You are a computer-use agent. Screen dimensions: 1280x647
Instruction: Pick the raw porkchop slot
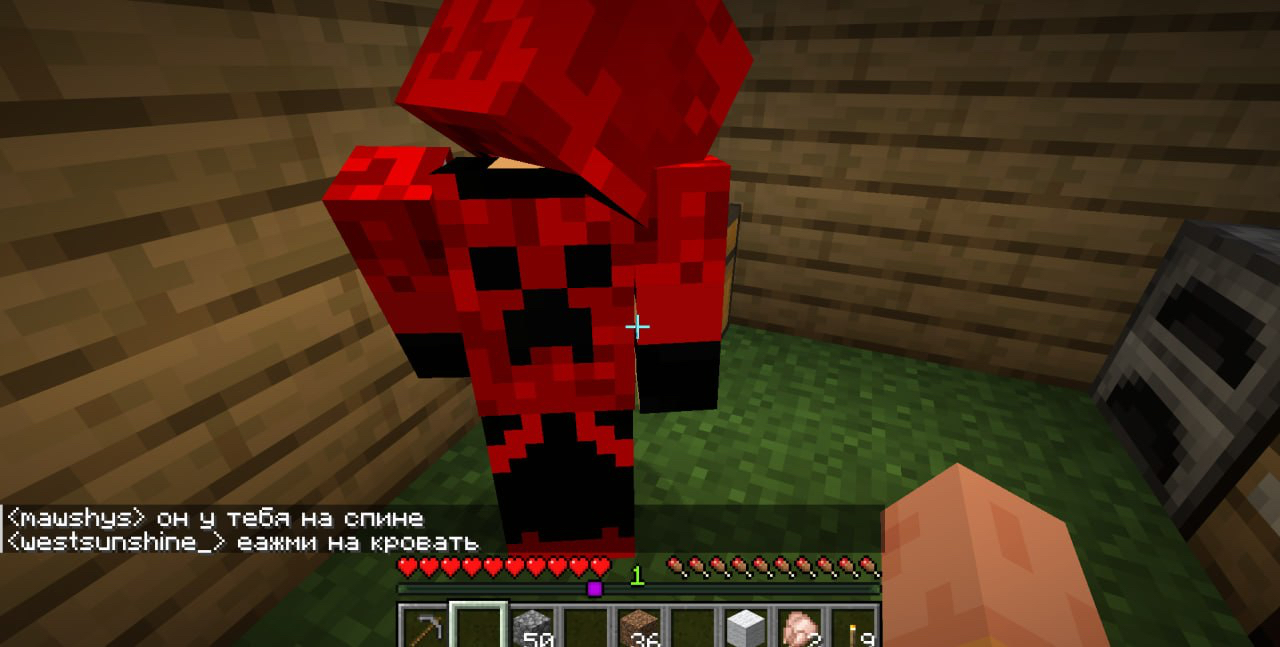coord(802,629)
